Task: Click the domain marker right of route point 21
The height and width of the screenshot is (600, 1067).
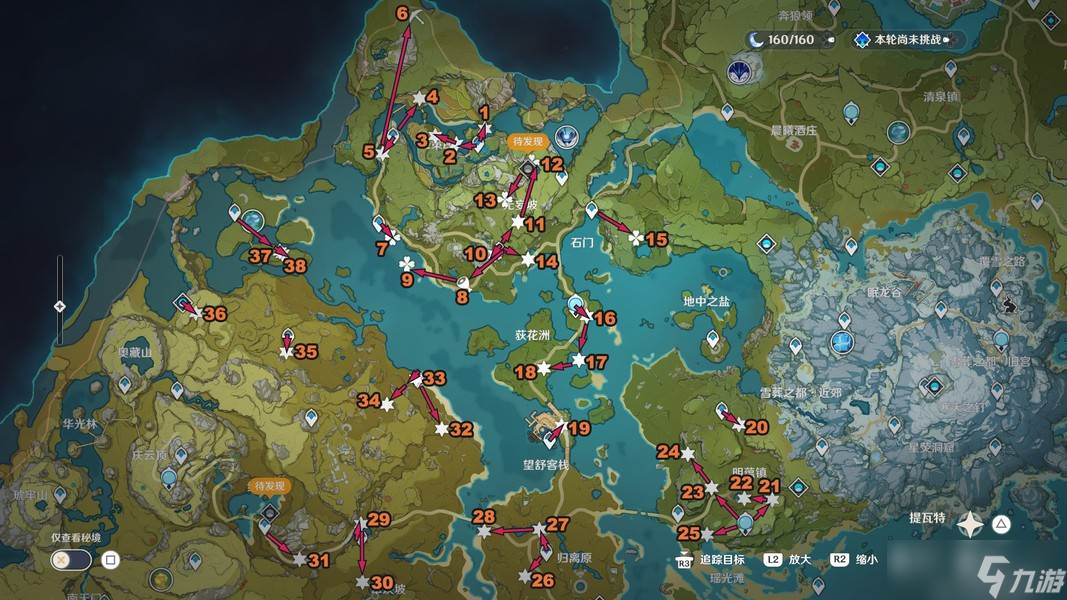Action: (798, 488)
